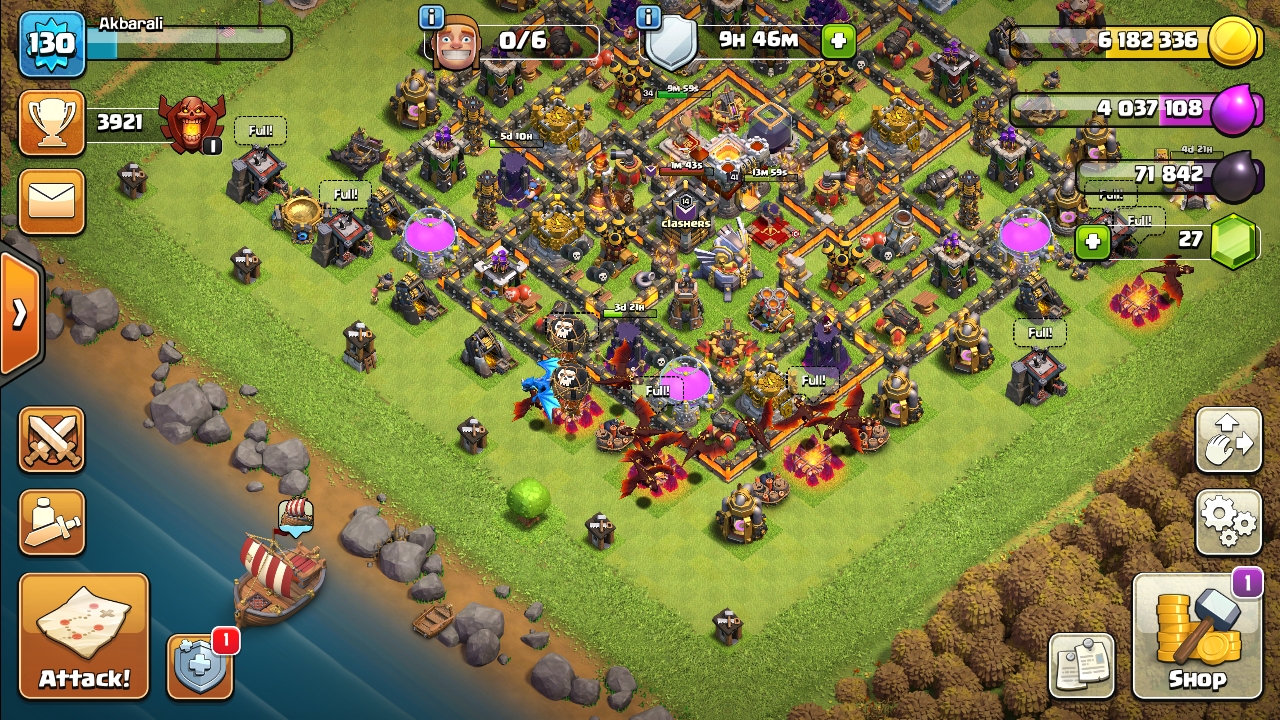Show shield info via the blue i icon
The height and width of the screenshot is (720, 1280).
(x=648, y=17)
